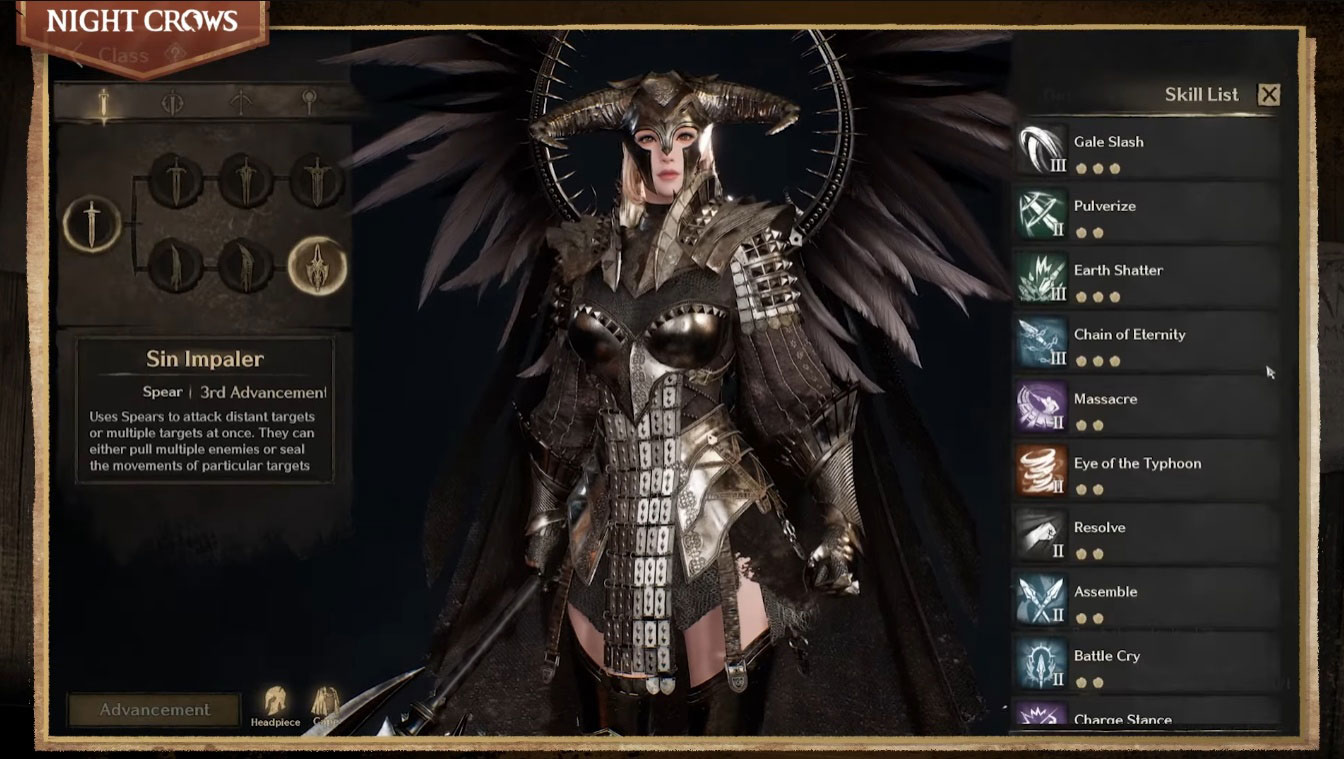View the Massacre skill
The height and width of the screenshot is (759, 1344).
(1146, 407)
